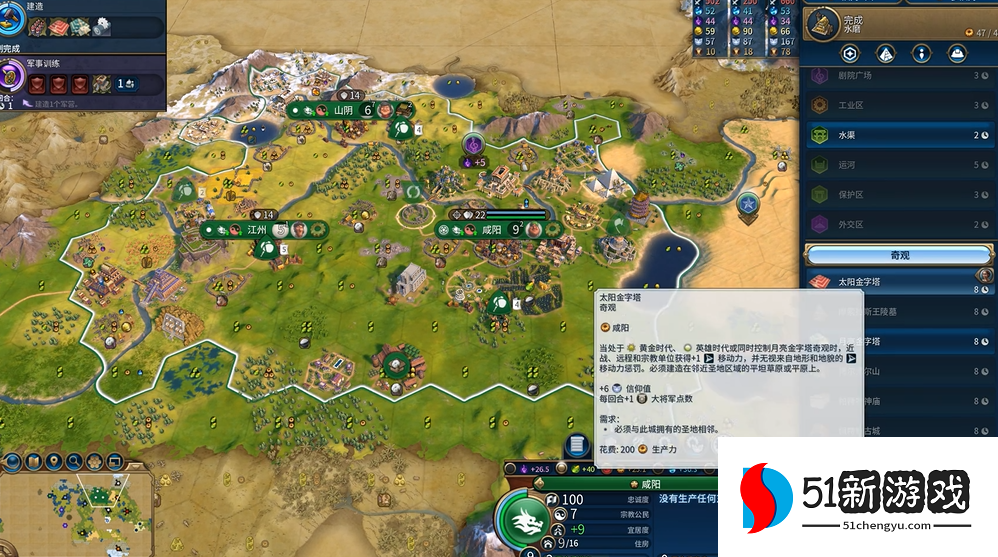
Task: Select the 江州 city banner
Action: [x=258, y=229]
